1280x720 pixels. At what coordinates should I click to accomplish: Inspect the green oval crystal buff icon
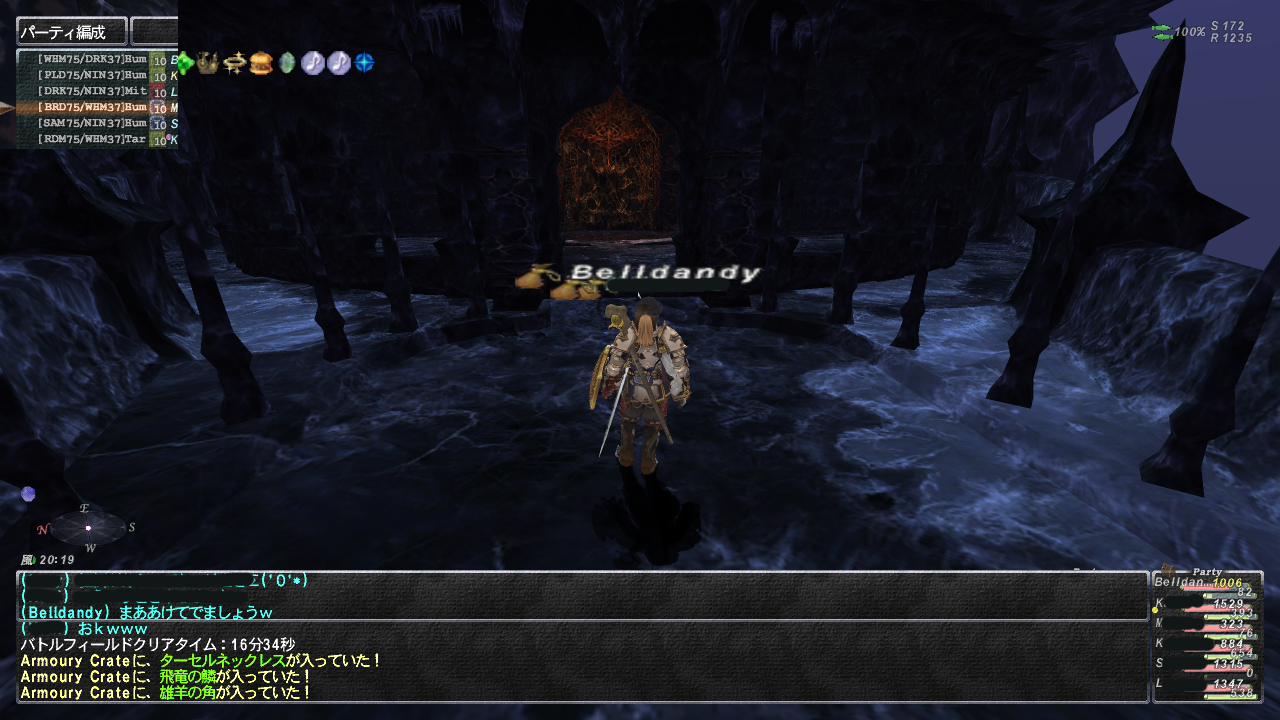coord(287,63)
